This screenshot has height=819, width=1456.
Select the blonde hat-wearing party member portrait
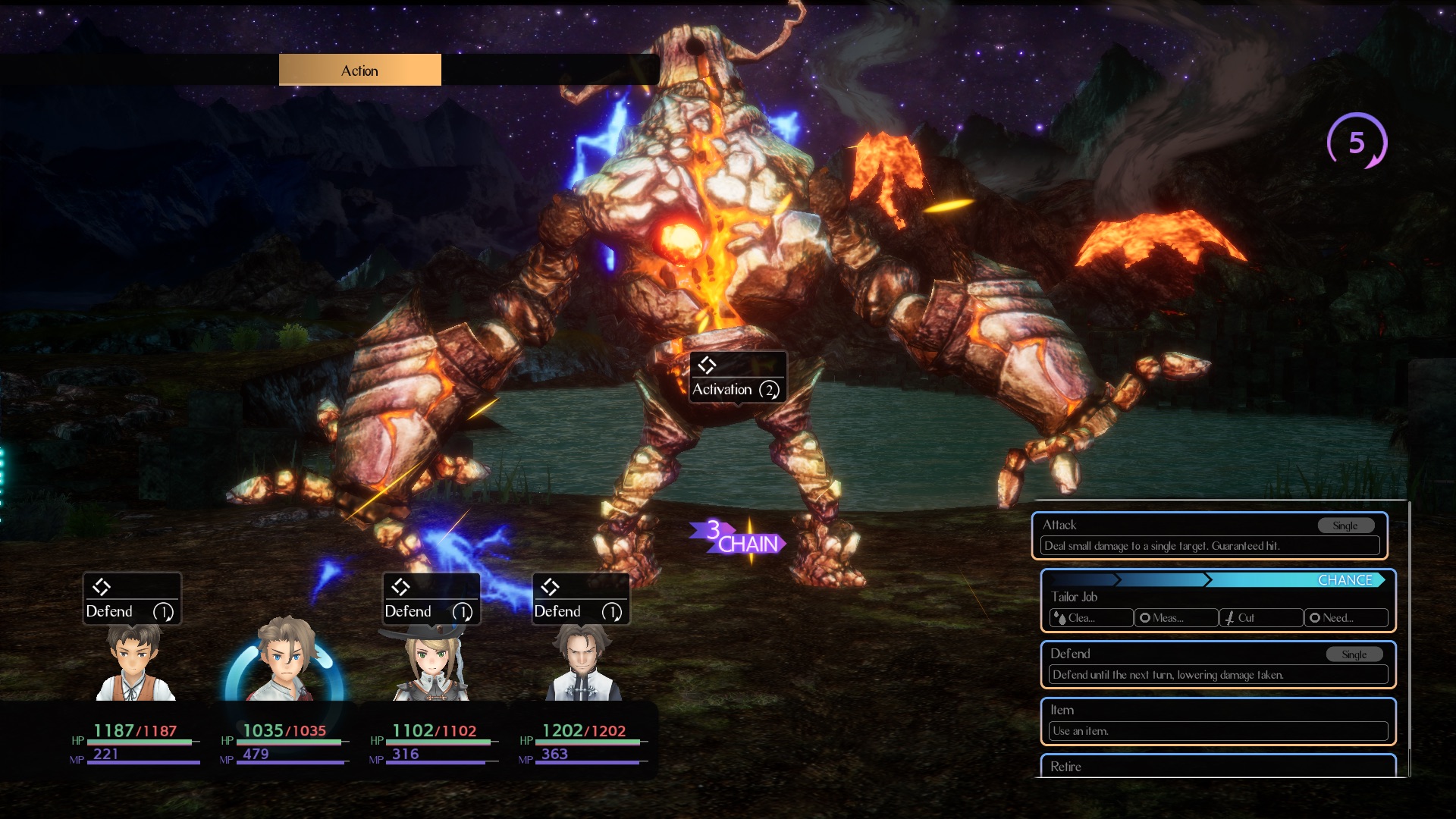click(x=431, y=664)
